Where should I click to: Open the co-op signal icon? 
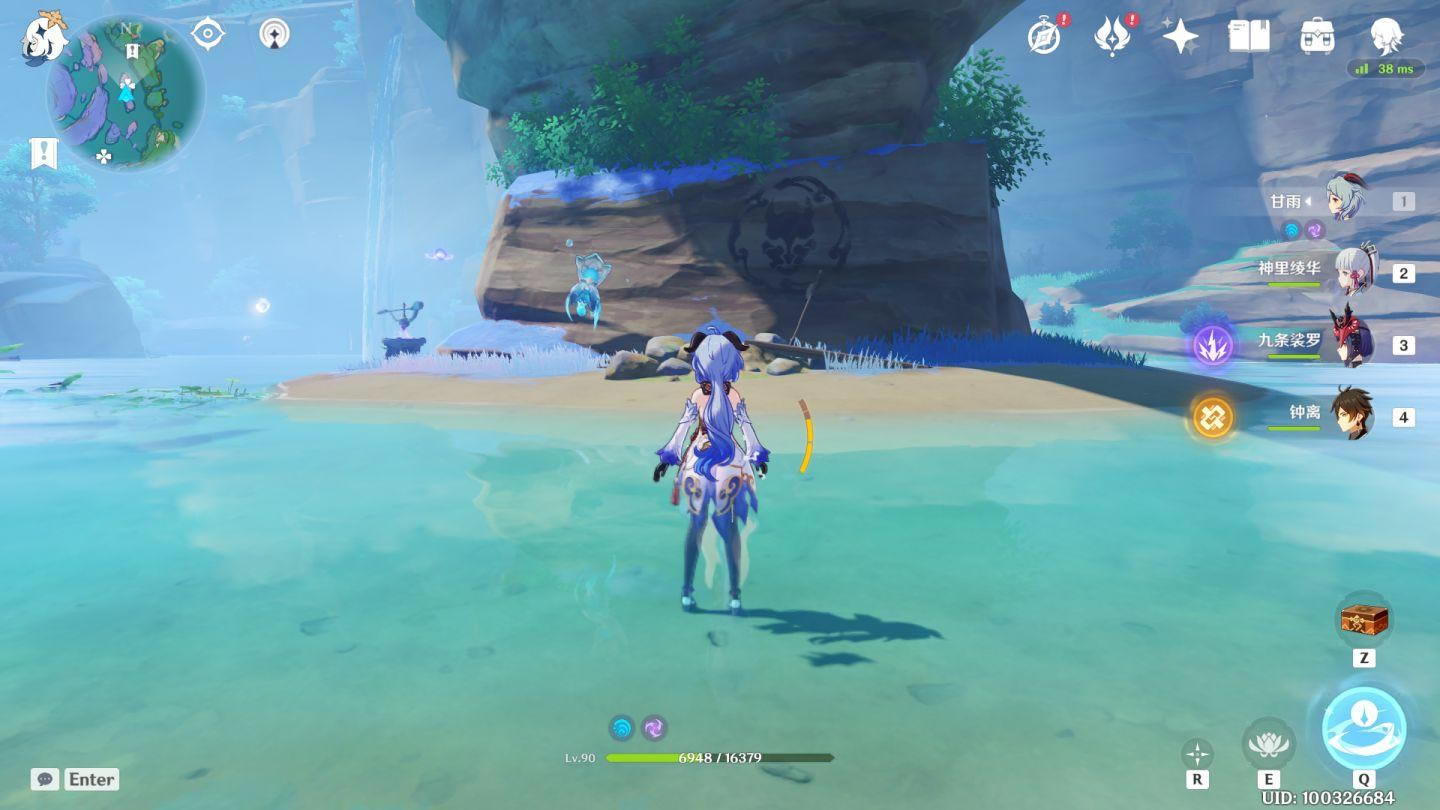[274, 34]
